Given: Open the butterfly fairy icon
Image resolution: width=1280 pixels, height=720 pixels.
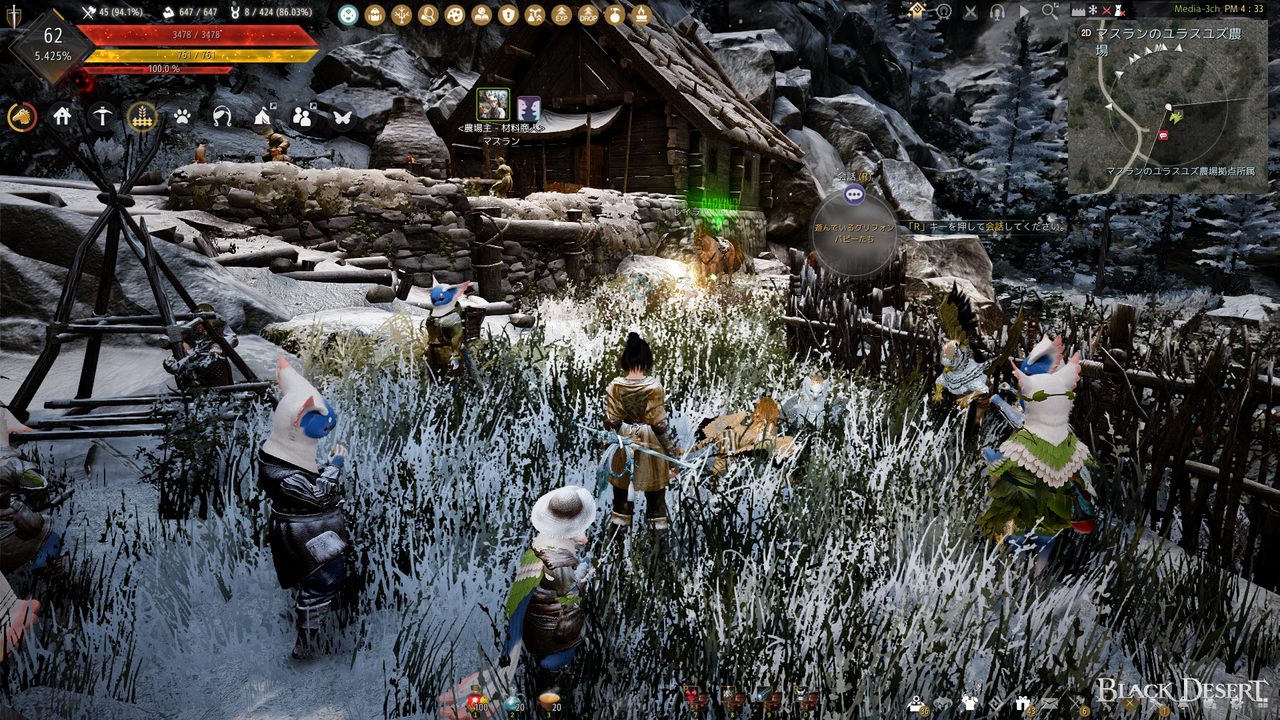Looking at the screenshot, I should [x=341, y=117].
